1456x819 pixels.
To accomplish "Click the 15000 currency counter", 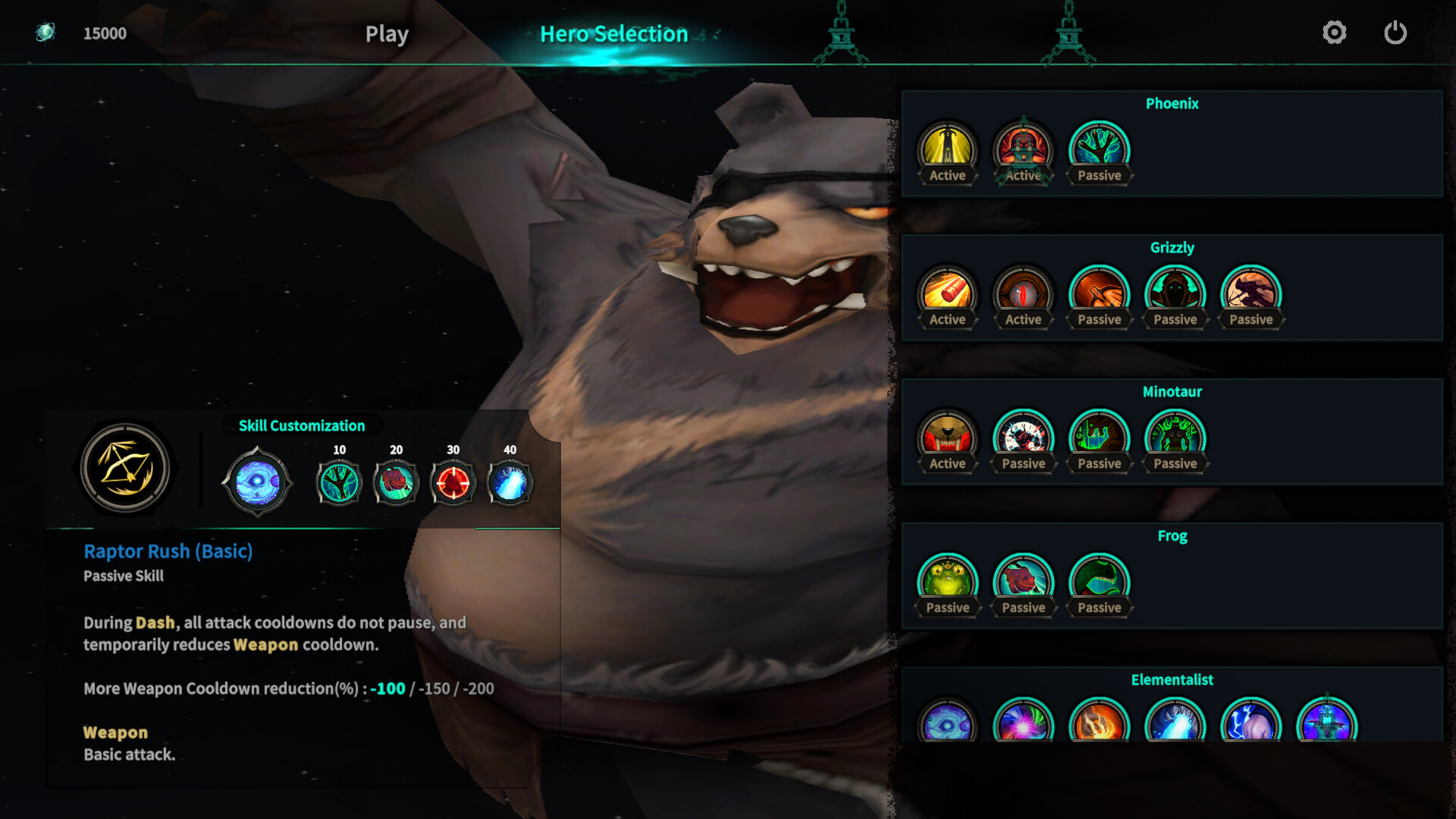I will [x=105, y=33].
